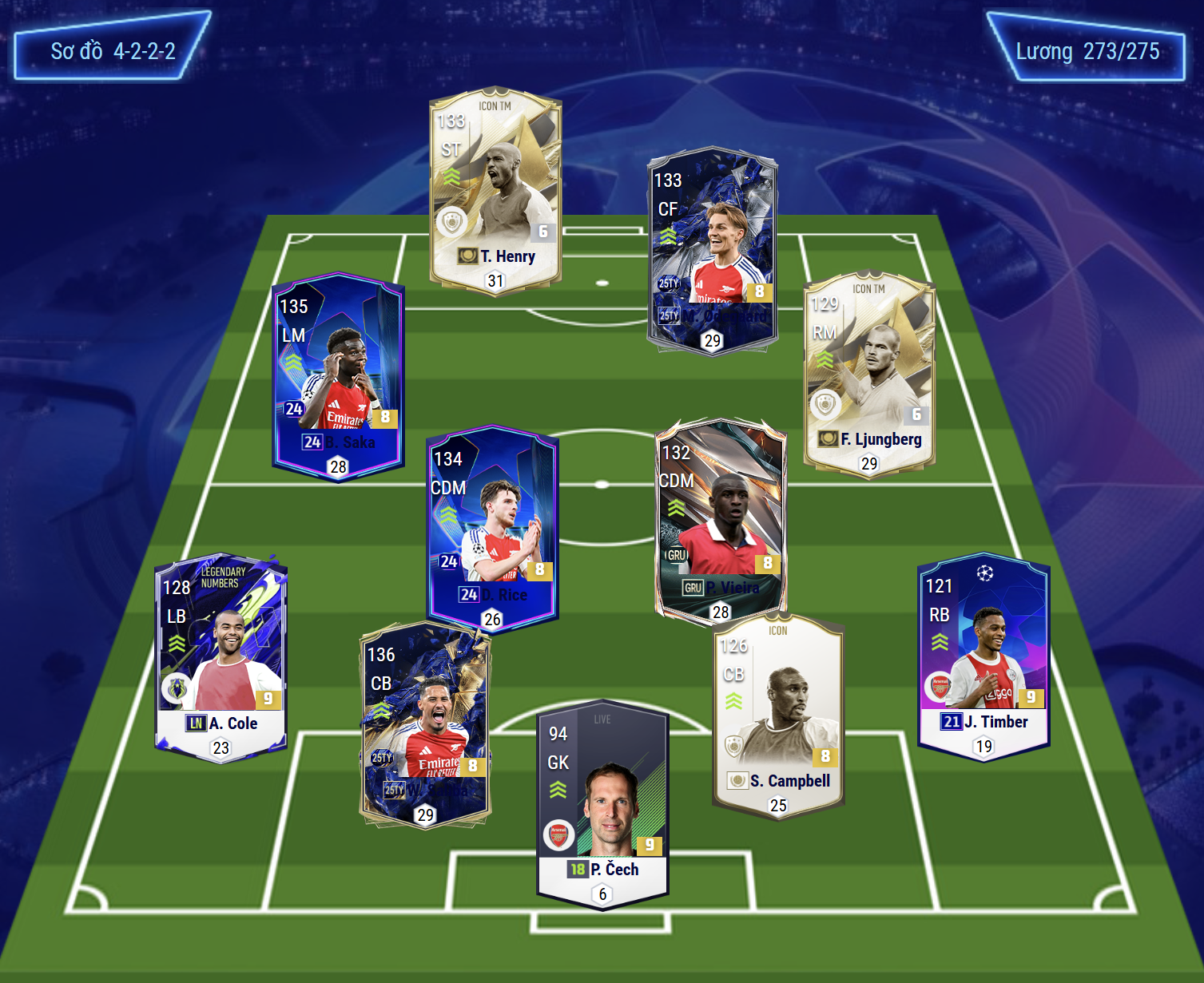Choose the A. Cole LB card
This screenshot has width=1204, height=983.
pos(221,656)
